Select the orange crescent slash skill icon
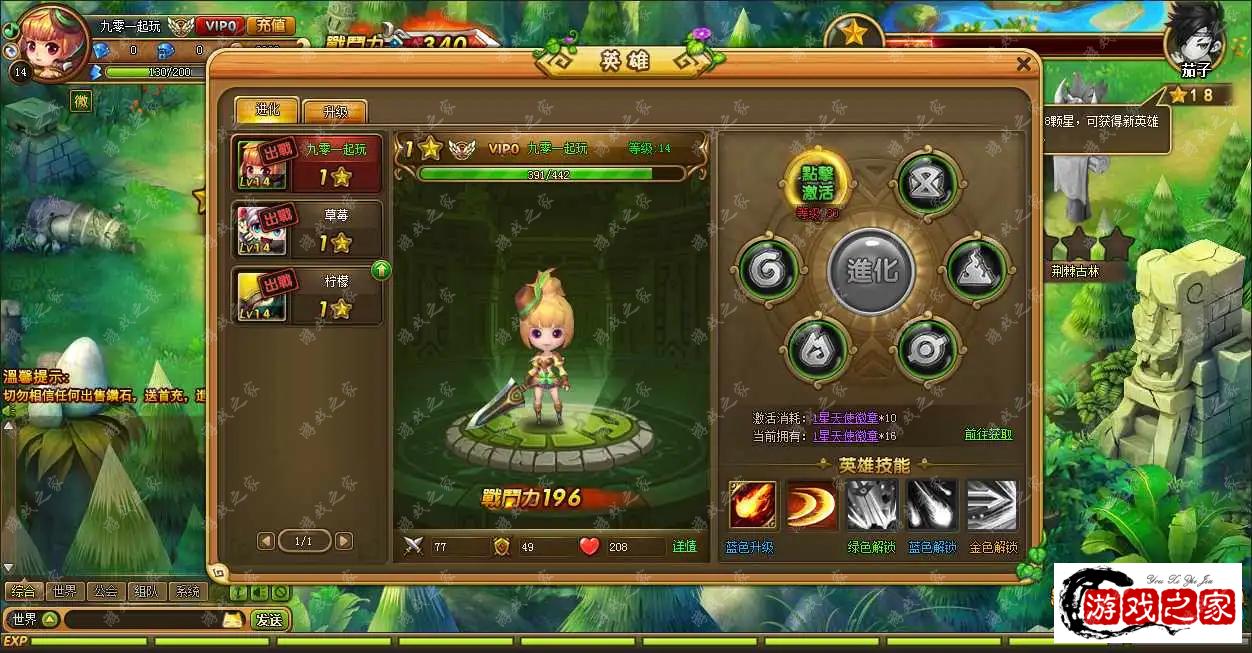This screenshot has width=1252, height=653. coord(811,505)
